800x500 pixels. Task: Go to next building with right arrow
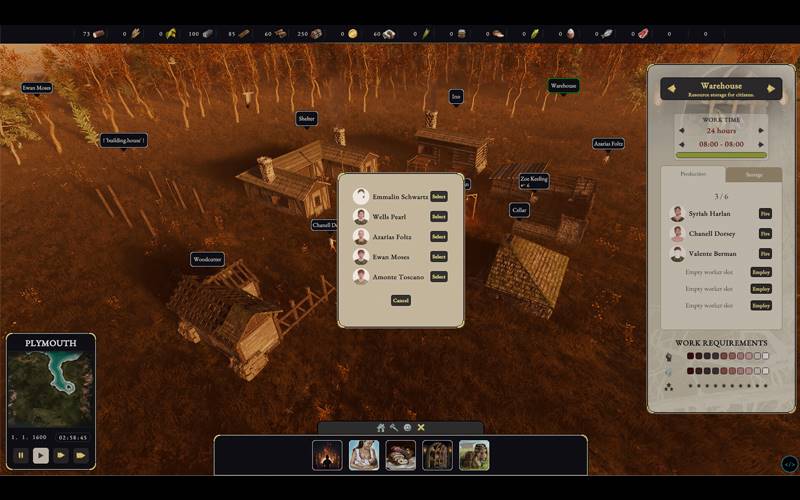pos(771,89)
